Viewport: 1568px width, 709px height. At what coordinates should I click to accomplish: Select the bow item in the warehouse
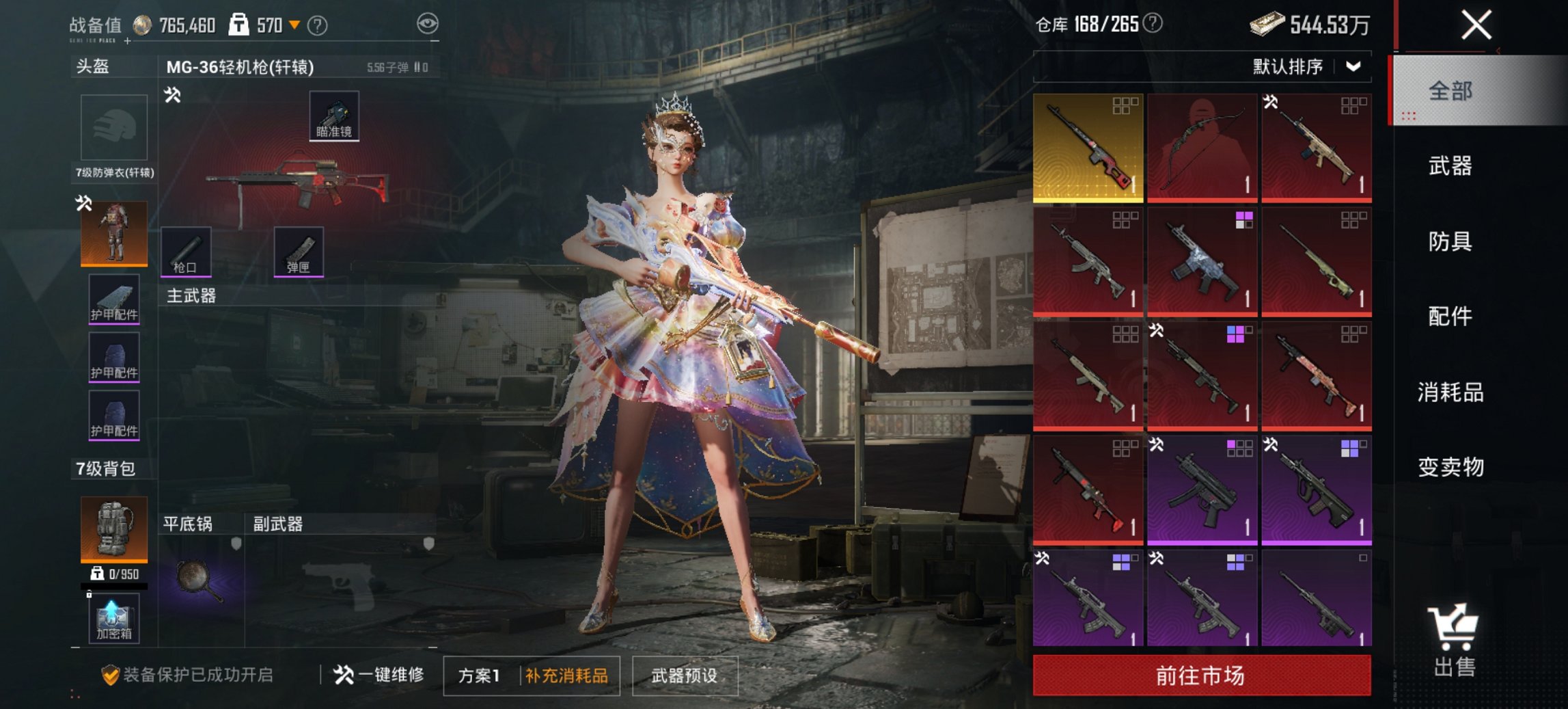[x=1202, y=148]
